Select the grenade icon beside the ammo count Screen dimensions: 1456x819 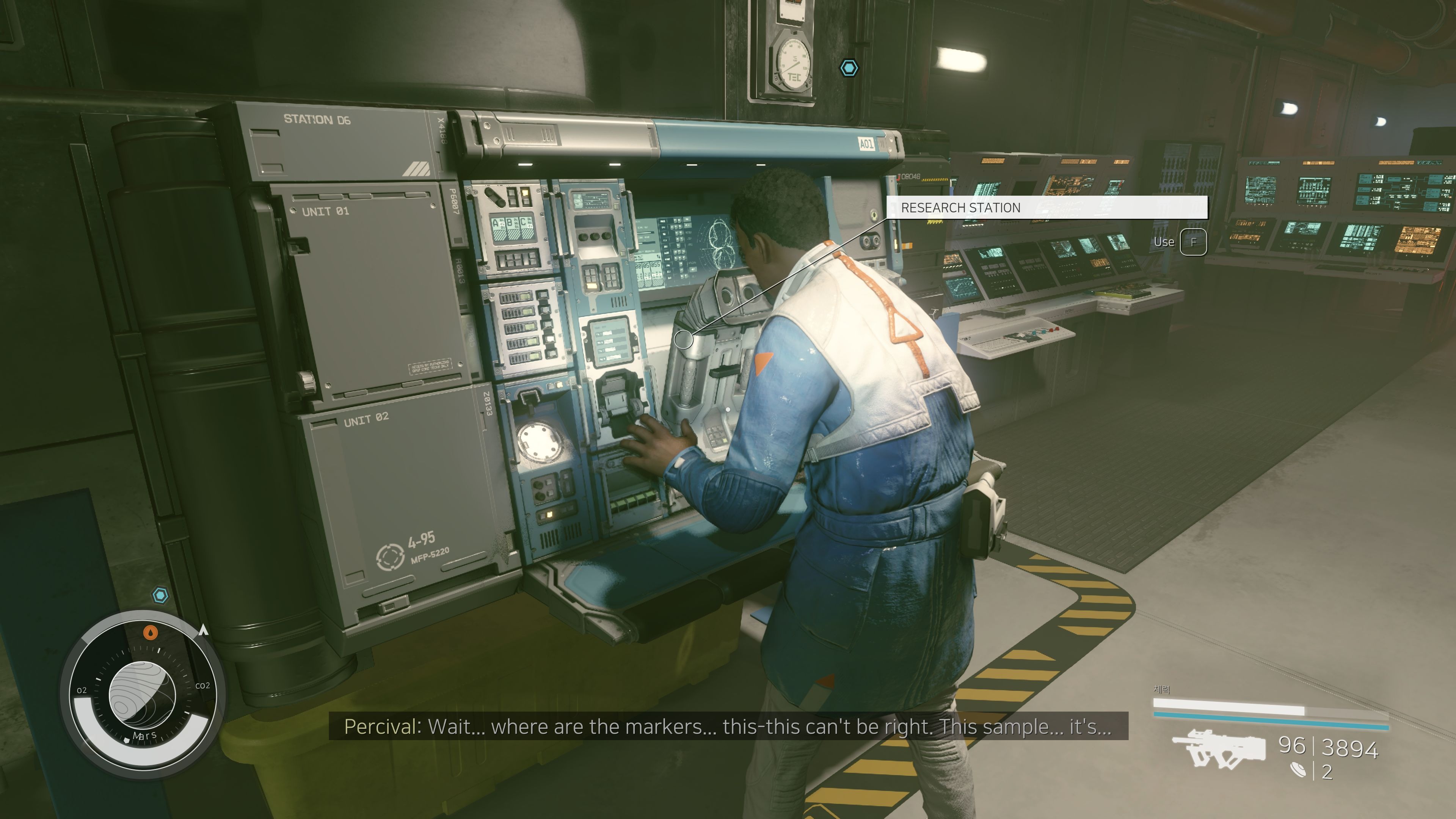(1298, 770)
